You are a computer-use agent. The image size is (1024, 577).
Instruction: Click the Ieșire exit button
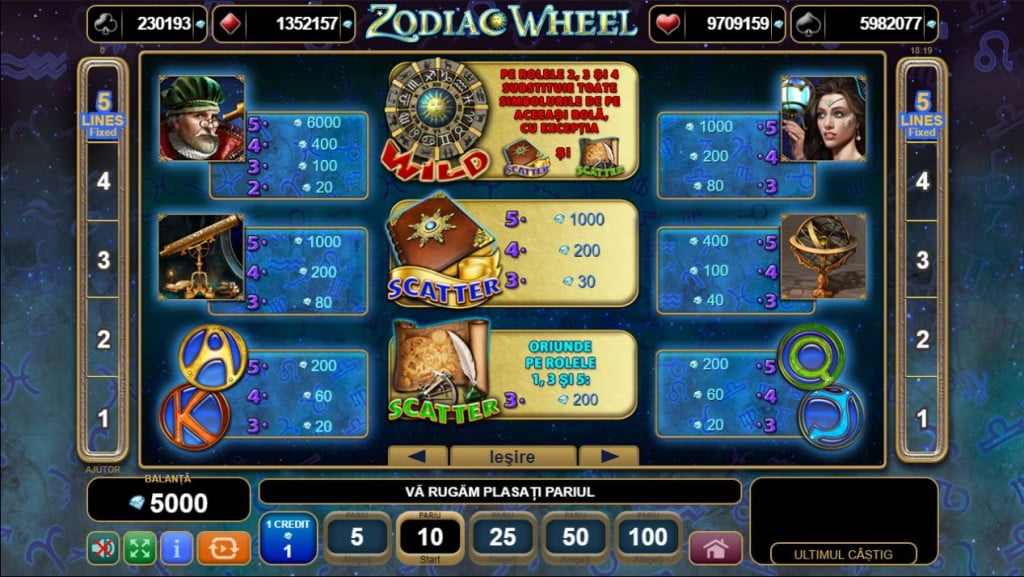(511, 457)
